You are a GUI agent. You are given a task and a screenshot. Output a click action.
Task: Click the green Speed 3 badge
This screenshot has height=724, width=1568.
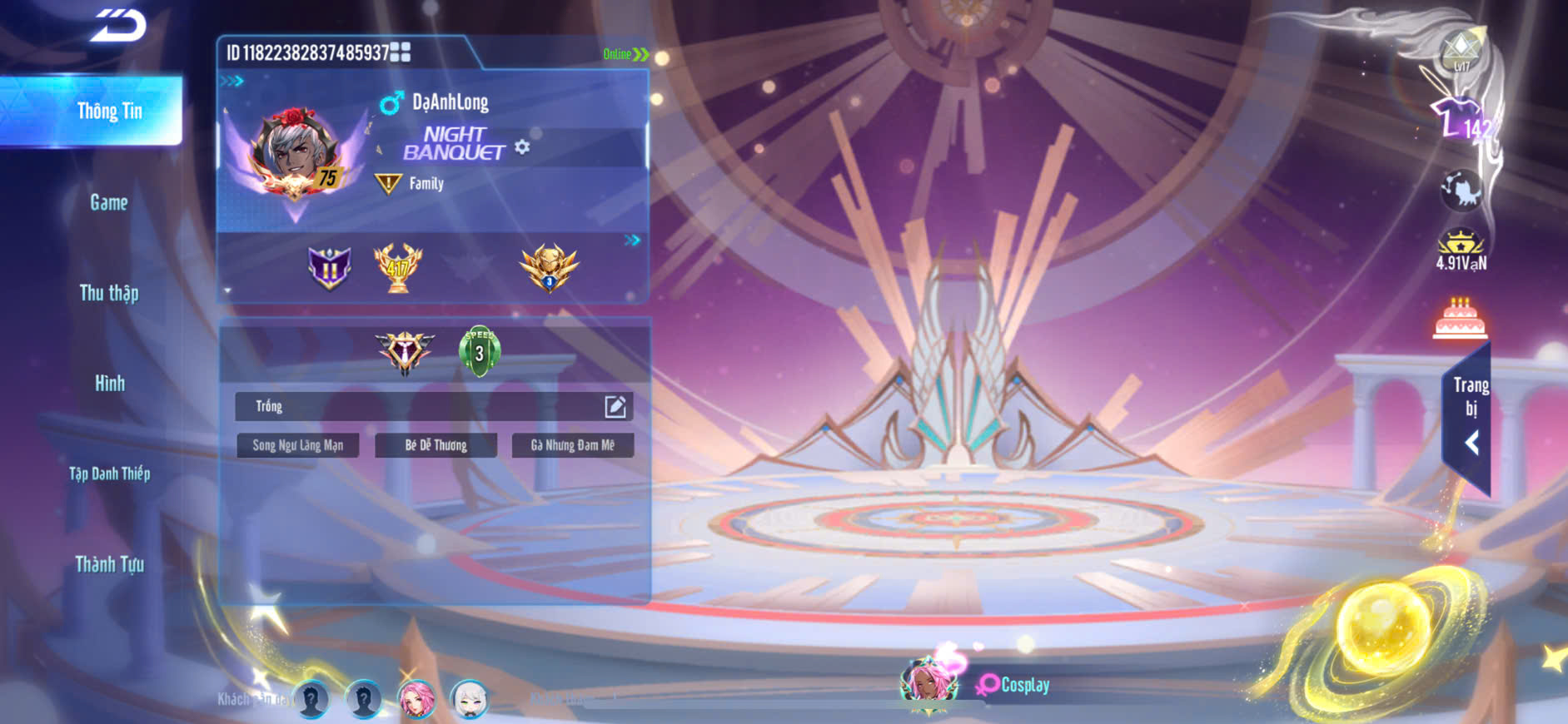click(479, 351)
